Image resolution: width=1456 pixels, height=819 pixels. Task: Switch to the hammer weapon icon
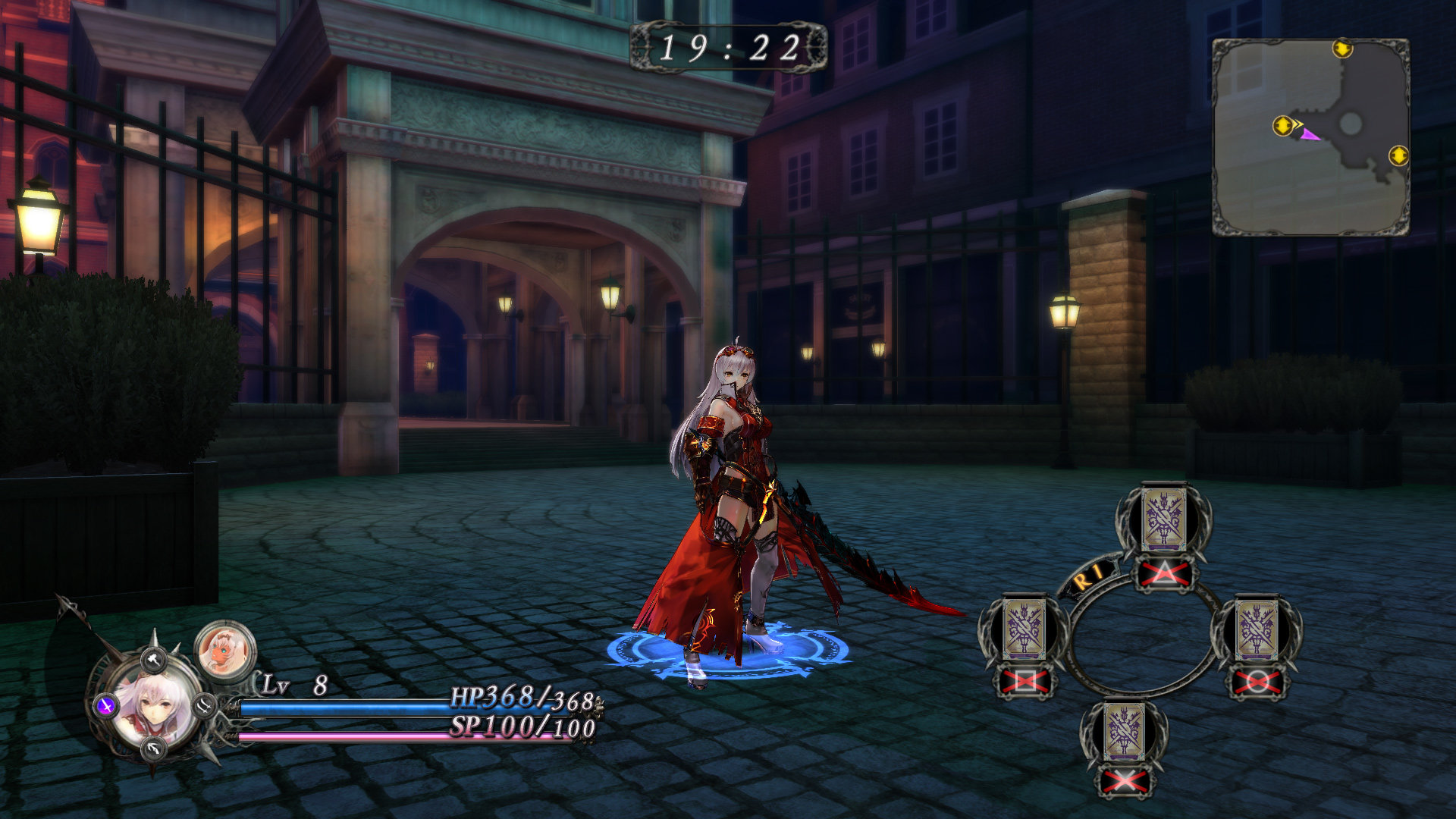[154, 660]
